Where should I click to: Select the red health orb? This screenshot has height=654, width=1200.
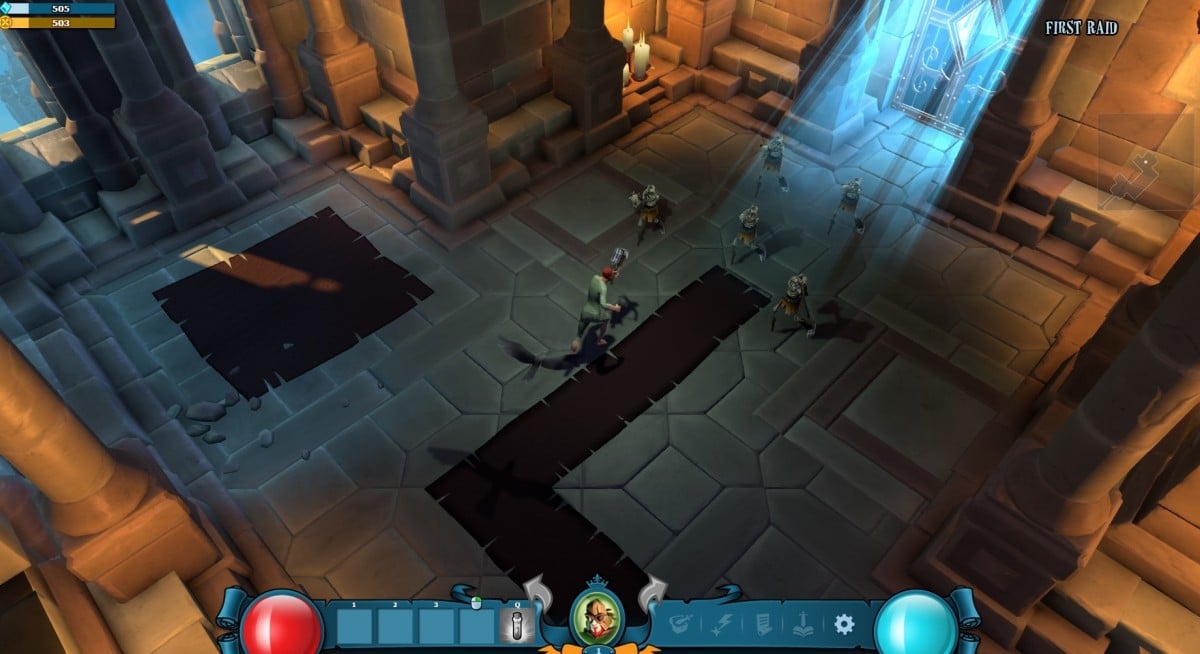coord(282,623)
